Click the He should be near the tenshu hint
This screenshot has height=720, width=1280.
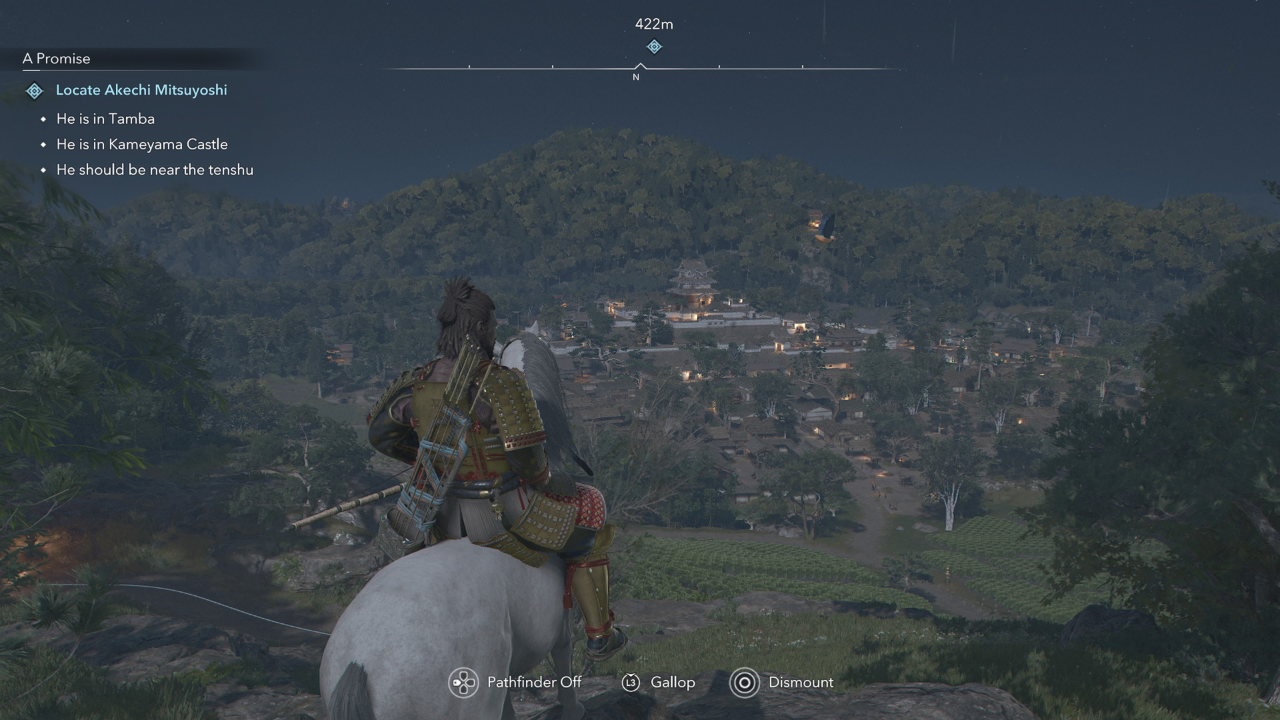155,169
